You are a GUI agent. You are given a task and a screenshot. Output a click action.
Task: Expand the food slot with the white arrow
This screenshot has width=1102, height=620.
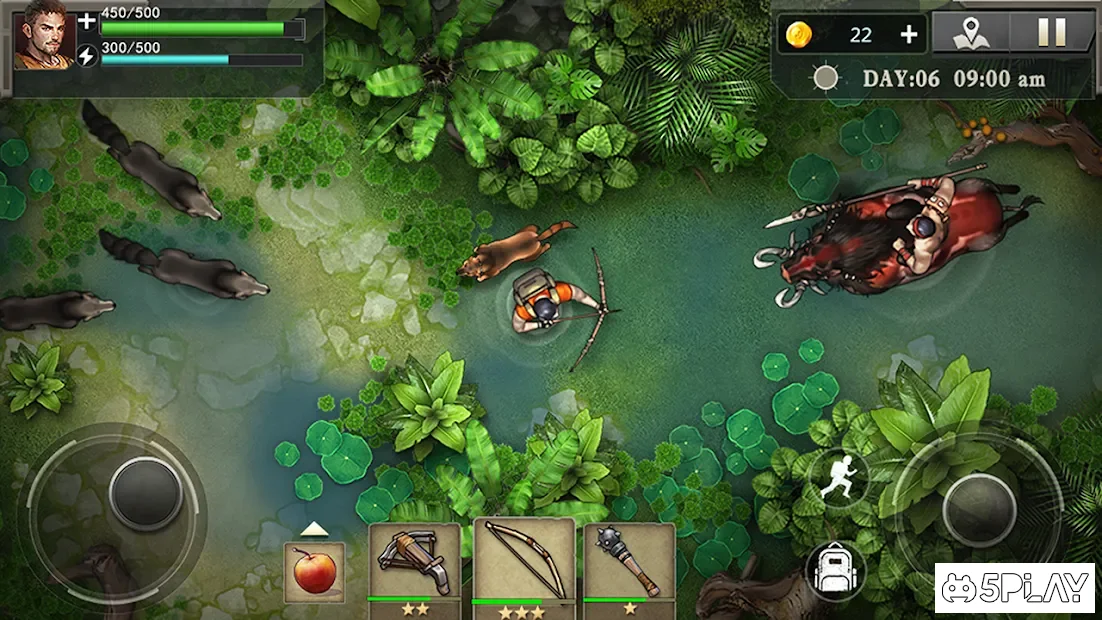[314, 529]
